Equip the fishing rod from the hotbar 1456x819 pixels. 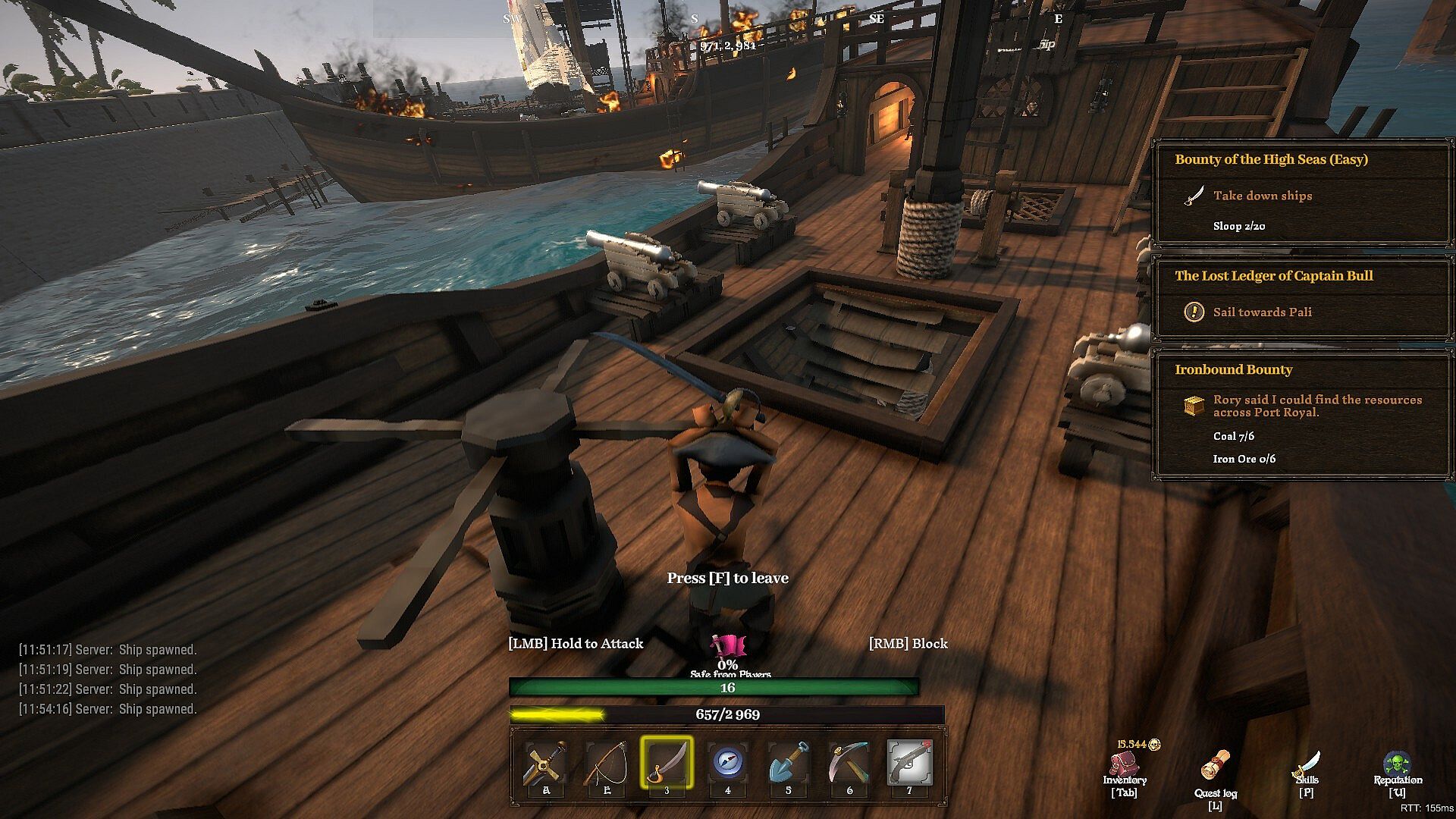pos(607,764)
